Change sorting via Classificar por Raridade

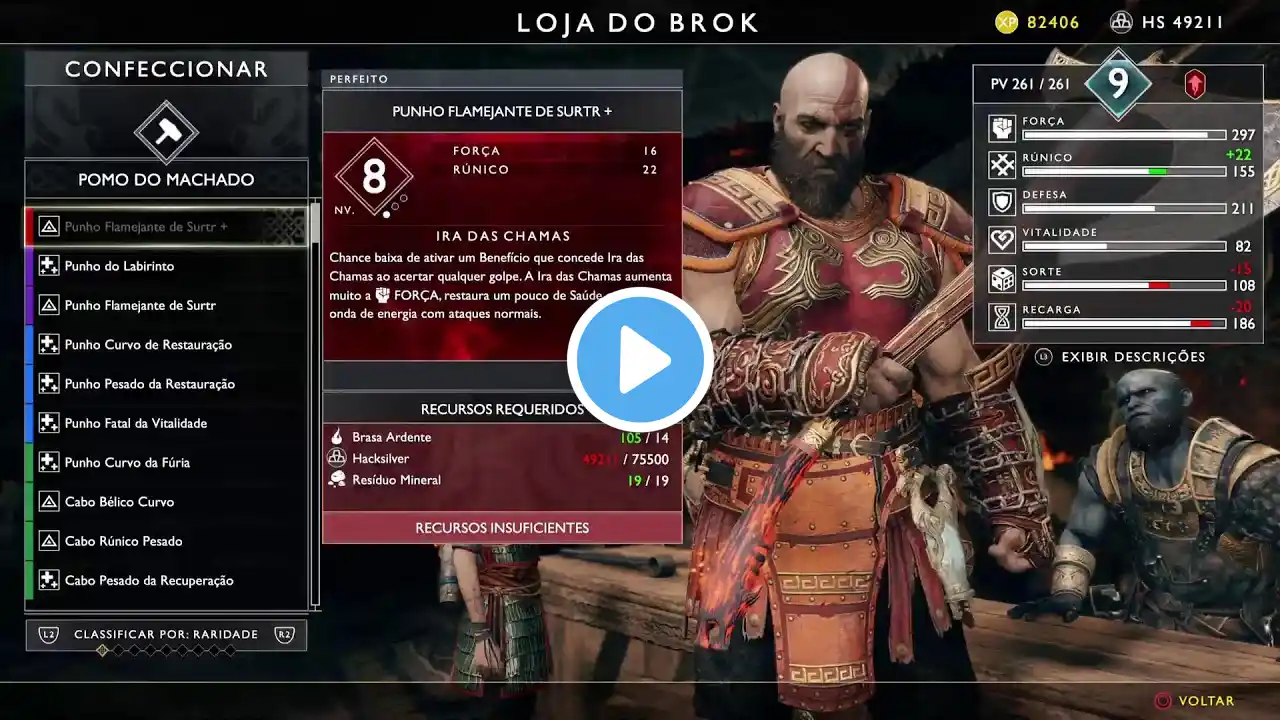pyautogui.click(x=166, y=635)
